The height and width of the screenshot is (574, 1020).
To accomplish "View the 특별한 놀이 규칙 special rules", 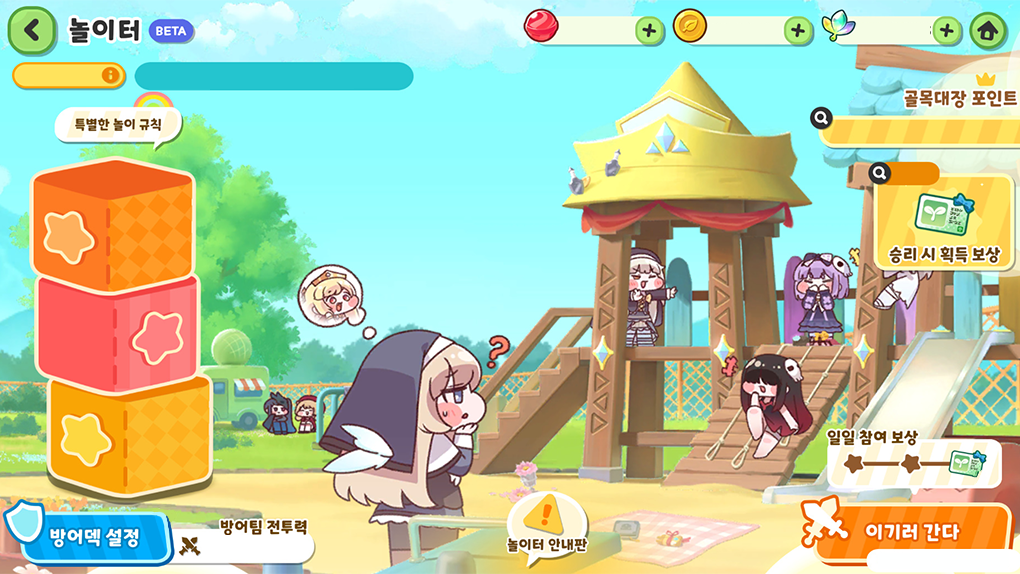I will pyautogui.click(x=118, y=126).
